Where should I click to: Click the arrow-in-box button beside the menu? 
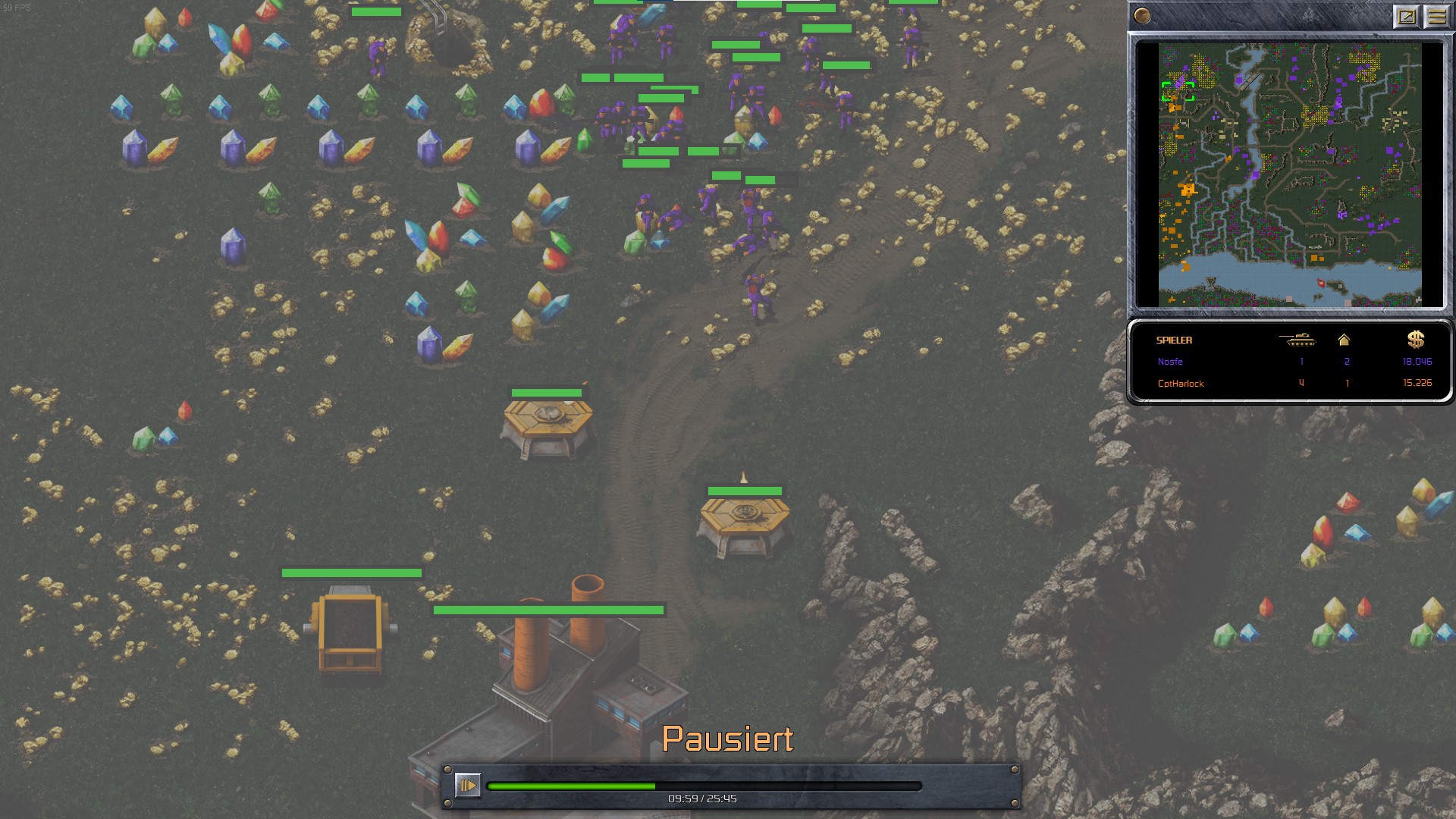(x=1406, y=17)
